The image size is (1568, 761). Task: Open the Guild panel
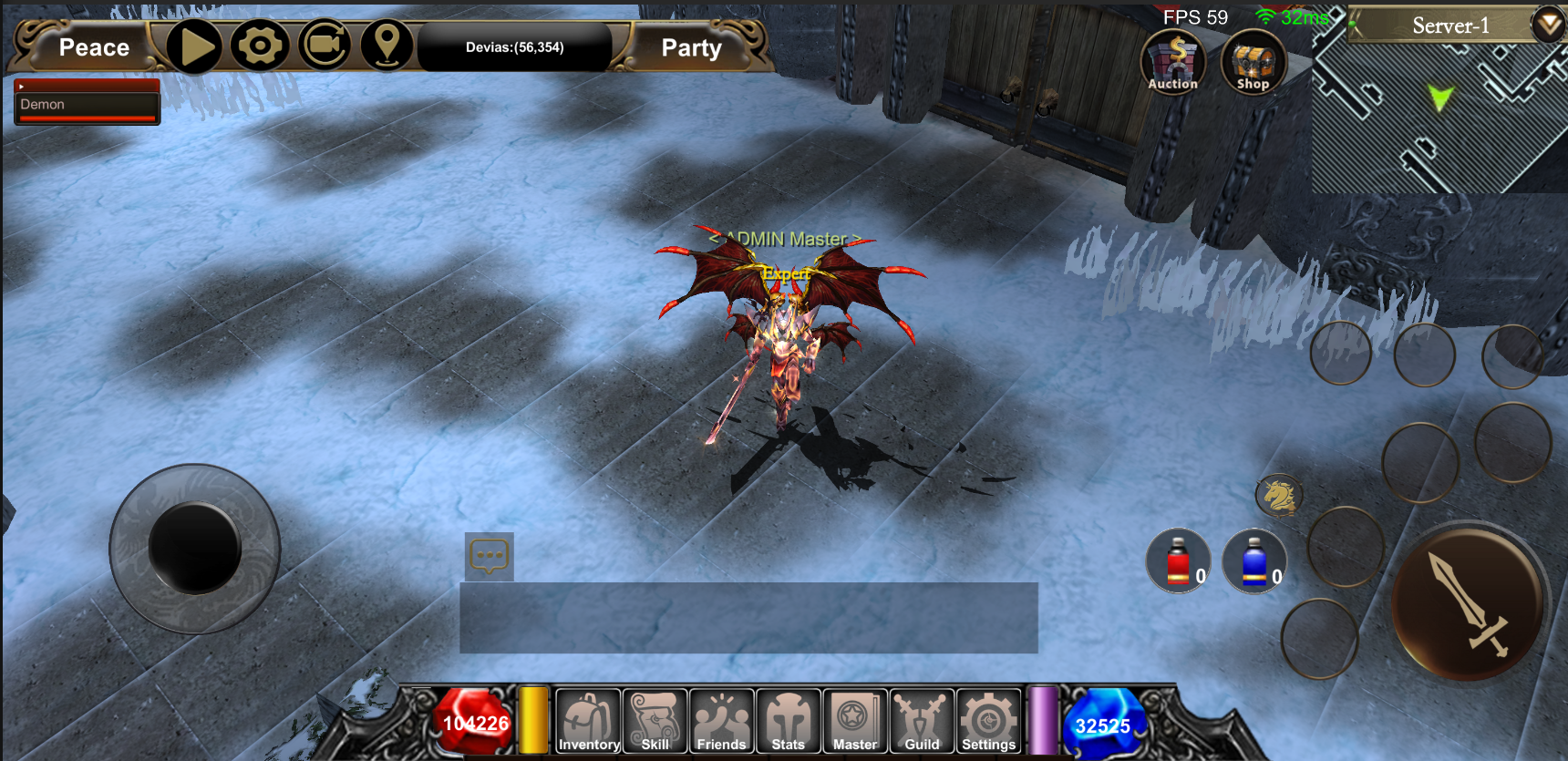922,722
